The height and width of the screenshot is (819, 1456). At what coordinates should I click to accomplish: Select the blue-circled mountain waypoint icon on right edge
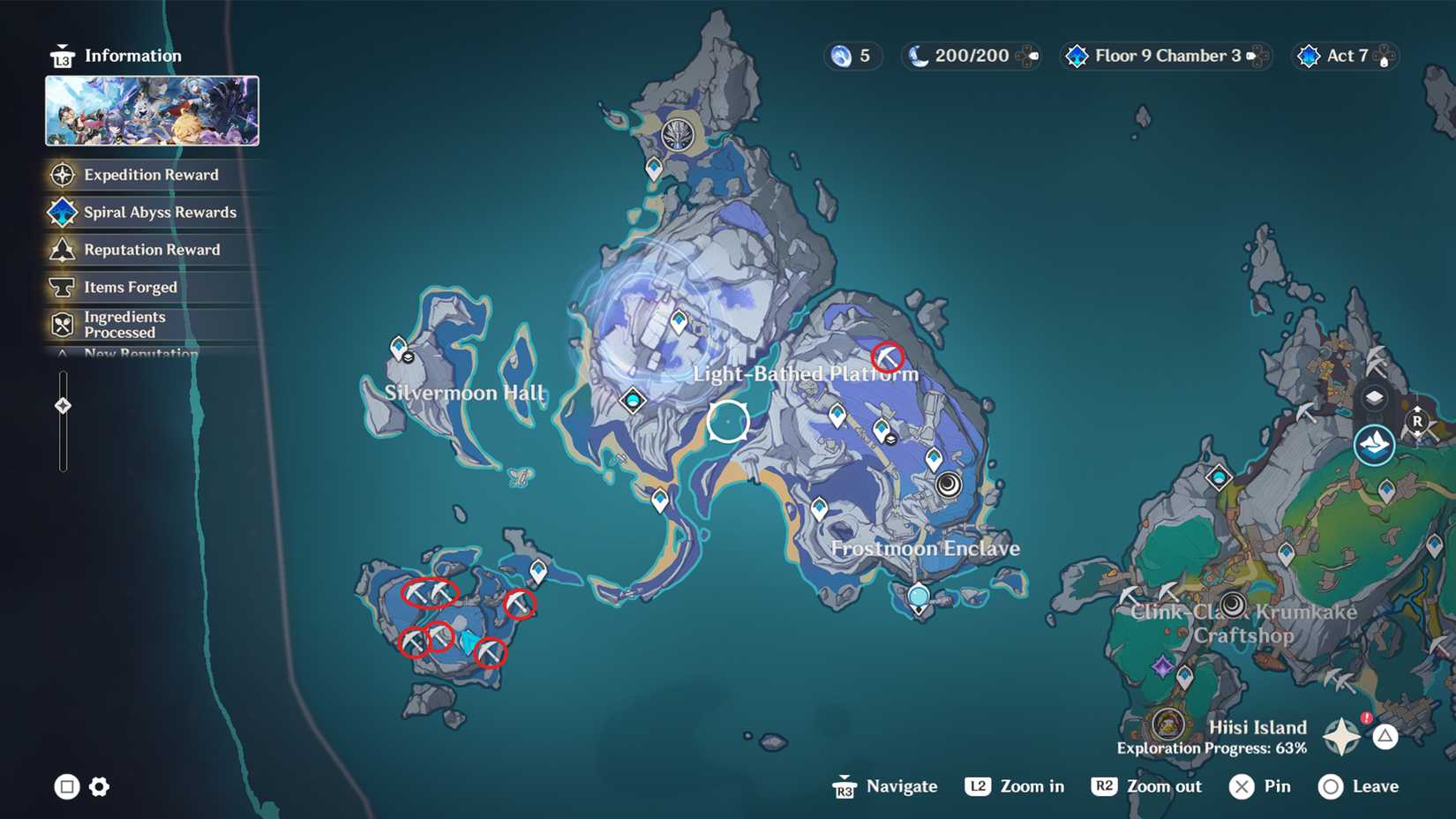[1374, 445]
